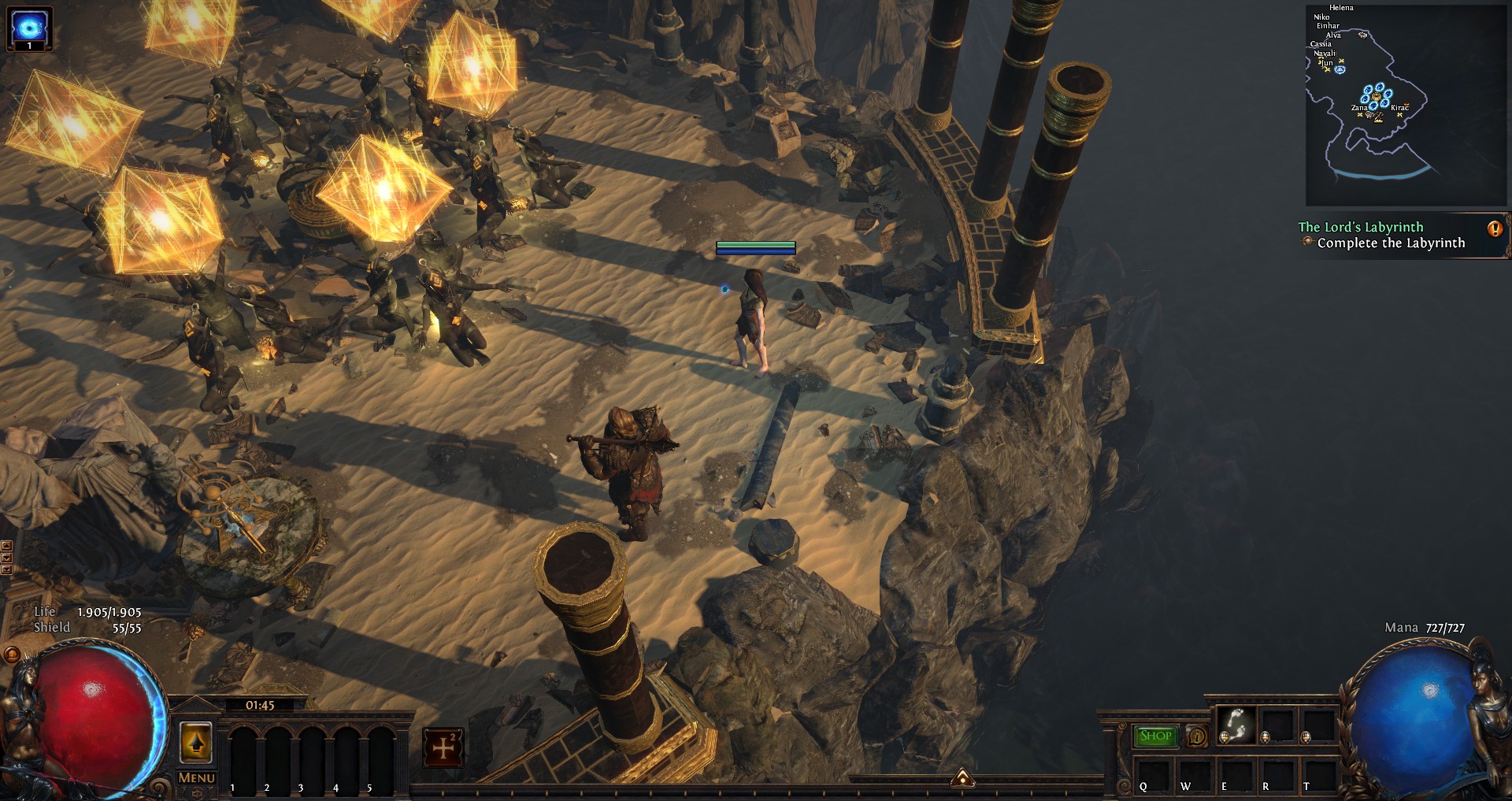Click the small orange orb beside the life globe
This screenshot has height=801, width=1512.
point(12,654)
